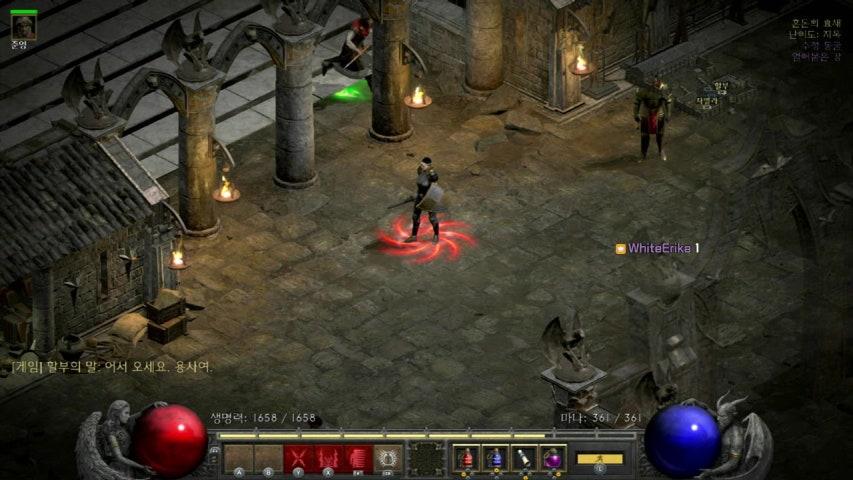
Task: Use the purple rejuvenation potion
Action: tap(553, 458)
